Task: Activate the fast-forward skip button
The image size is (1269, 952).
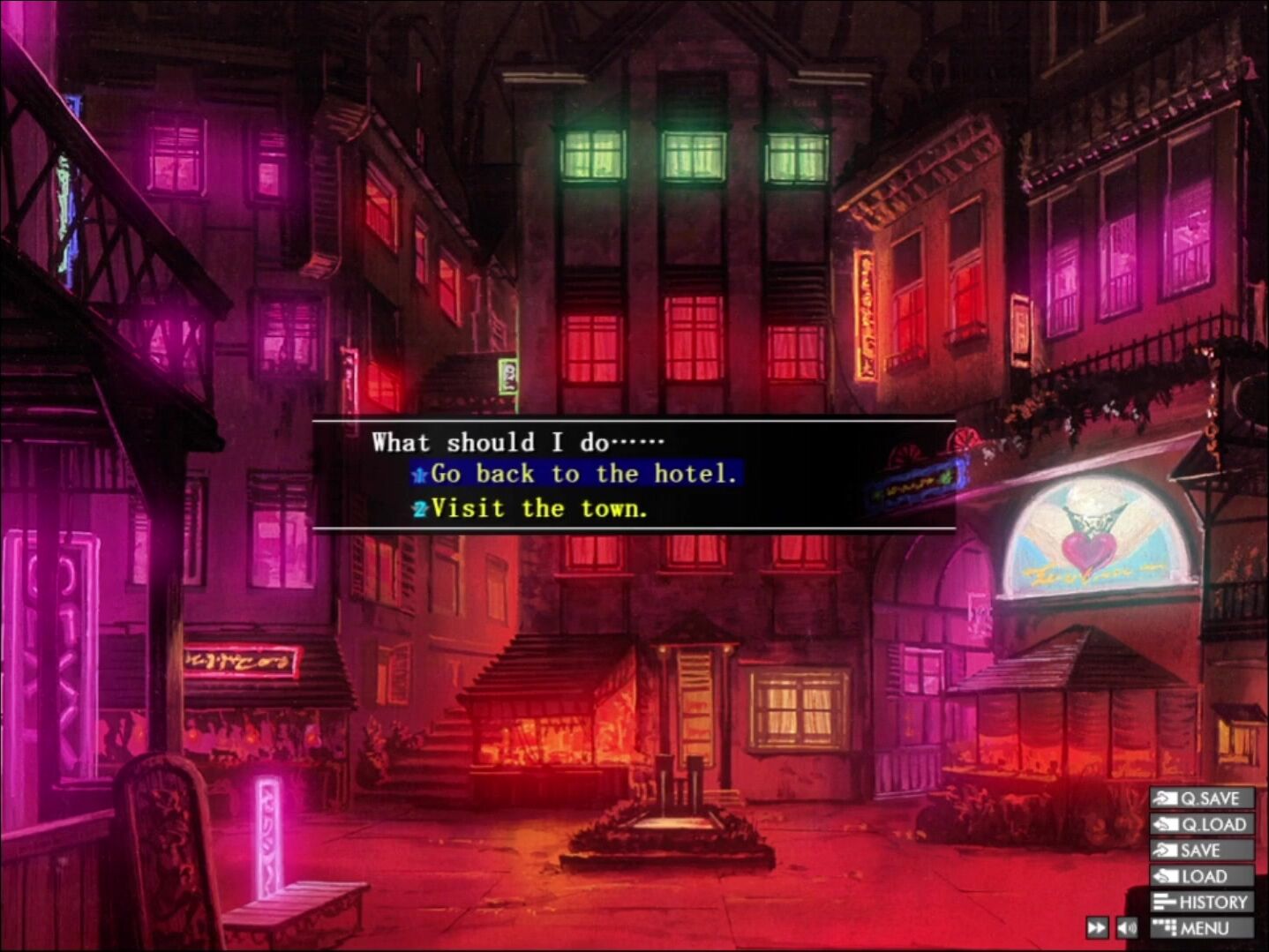Action: point(1097,928)
